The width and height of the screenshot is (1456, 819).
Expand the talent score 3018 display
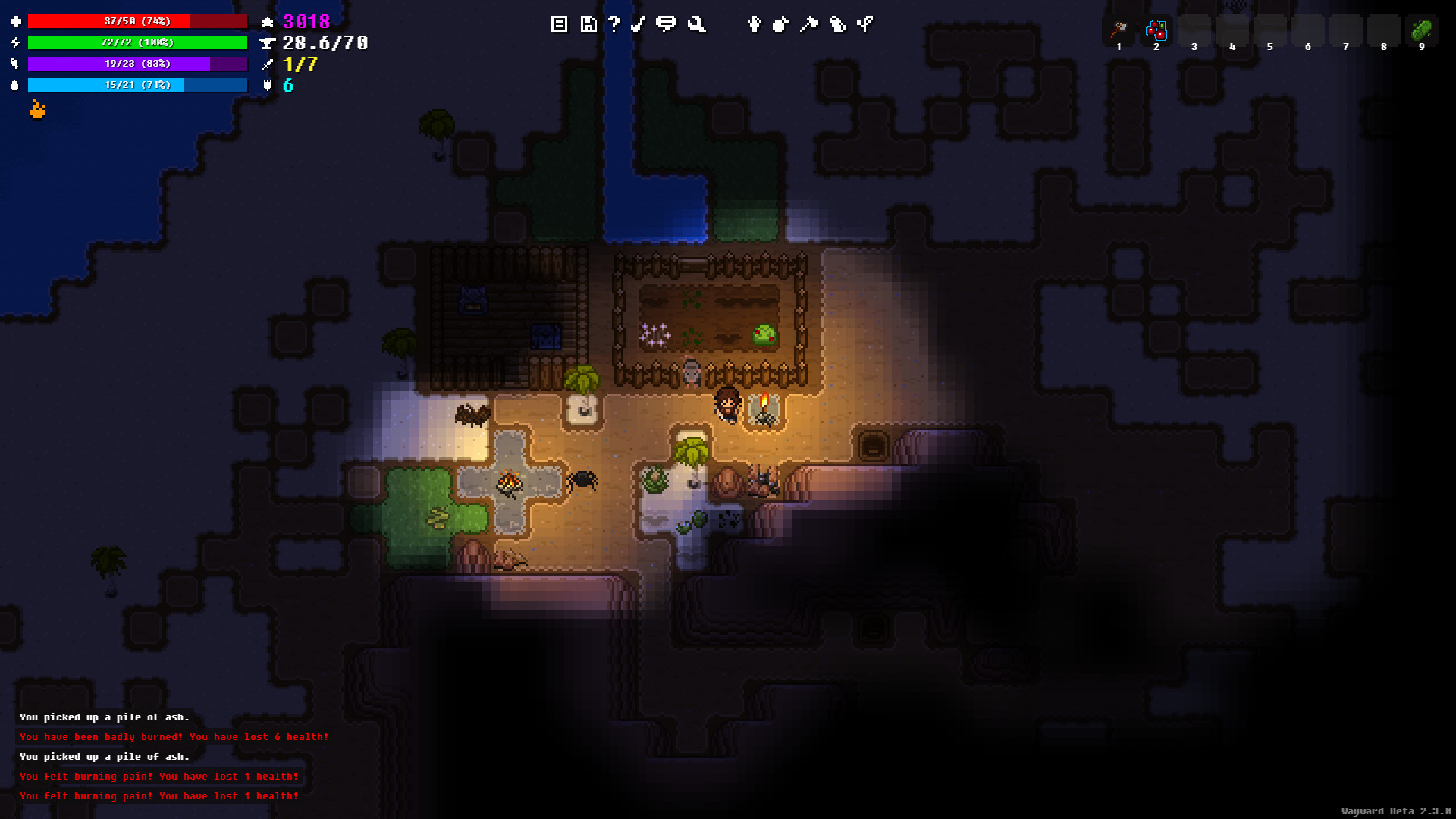[306, 21]
